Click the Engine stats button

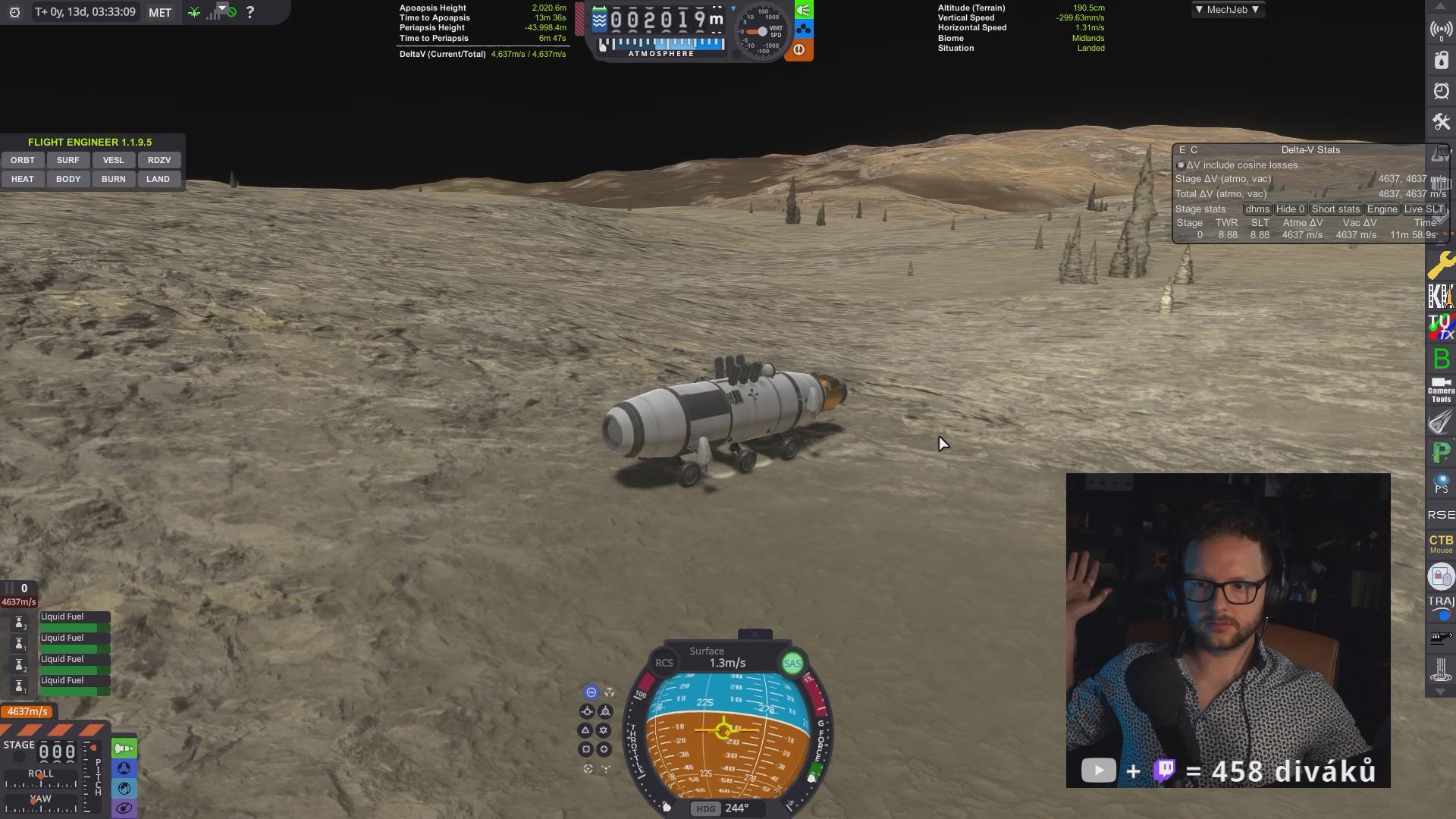pos(1382,209)
